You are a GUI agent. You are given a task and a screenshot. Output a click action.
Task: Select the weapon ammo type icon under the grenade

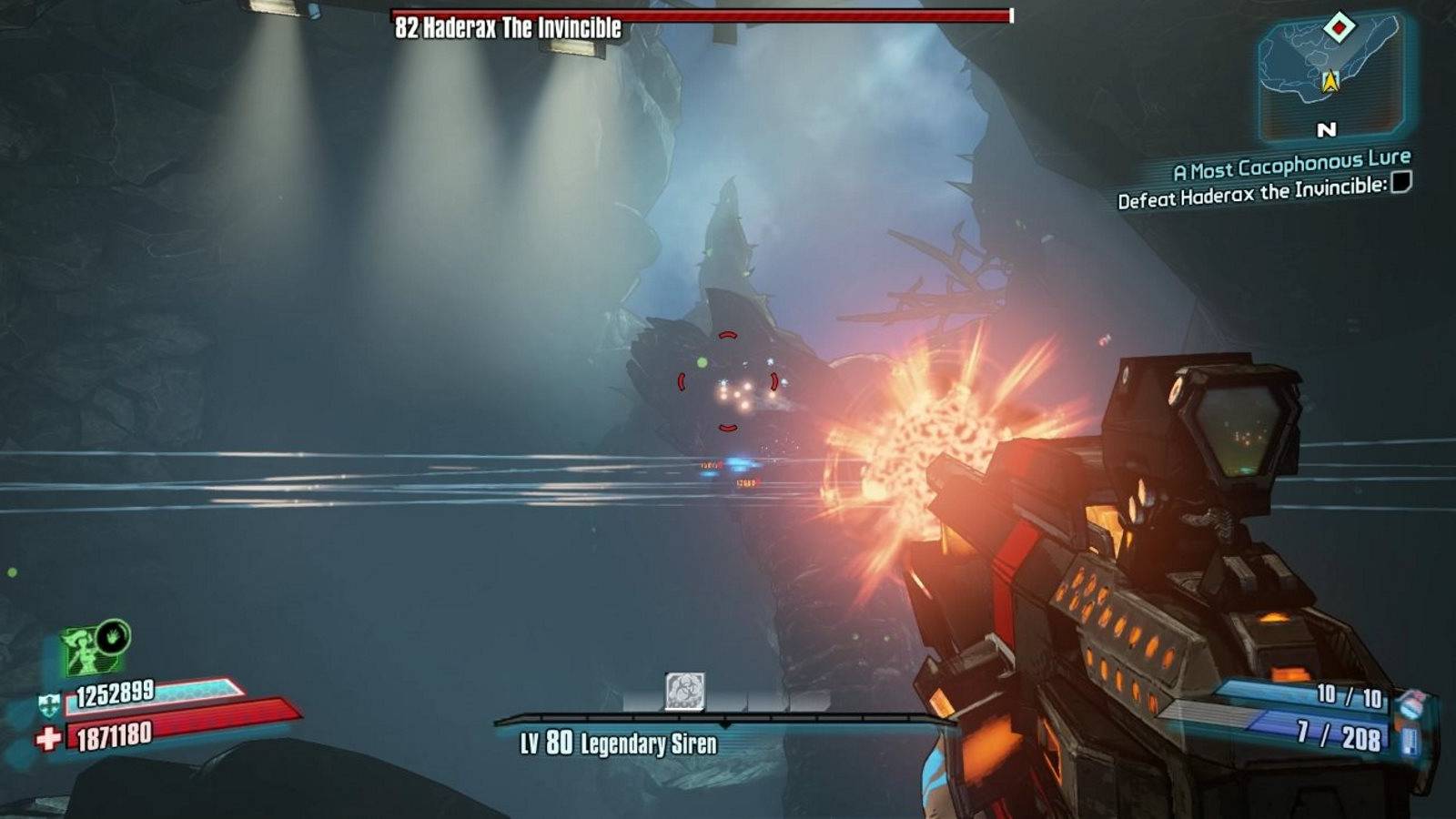coord(1411,742)
